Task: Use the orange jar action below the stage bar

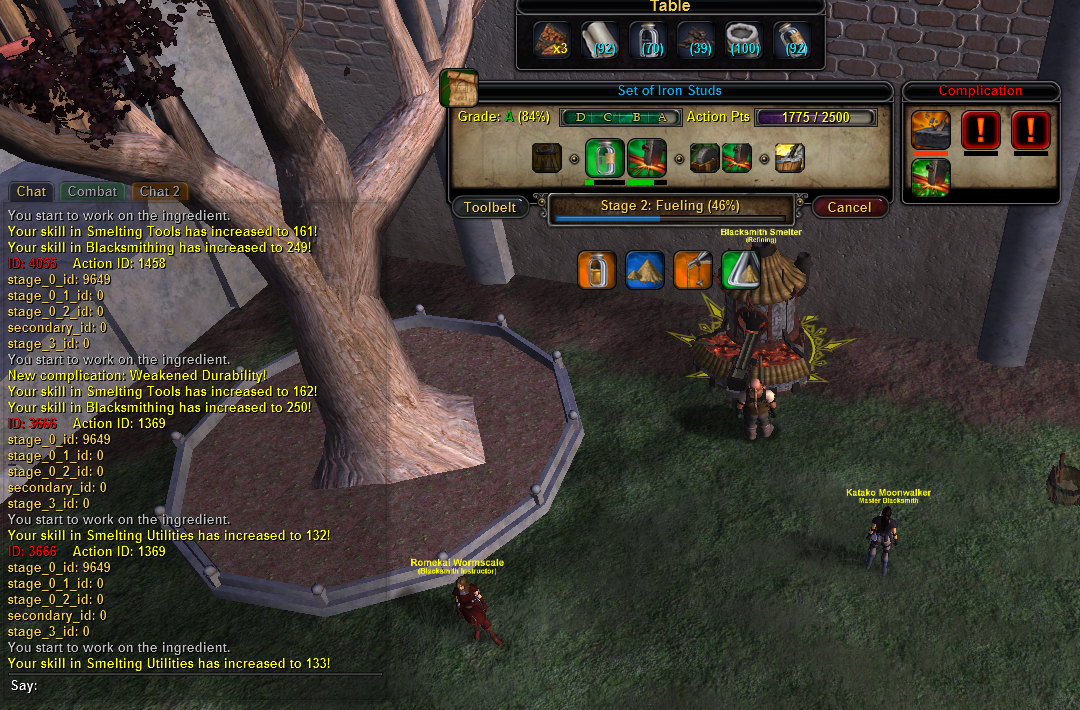Action: 597,270
